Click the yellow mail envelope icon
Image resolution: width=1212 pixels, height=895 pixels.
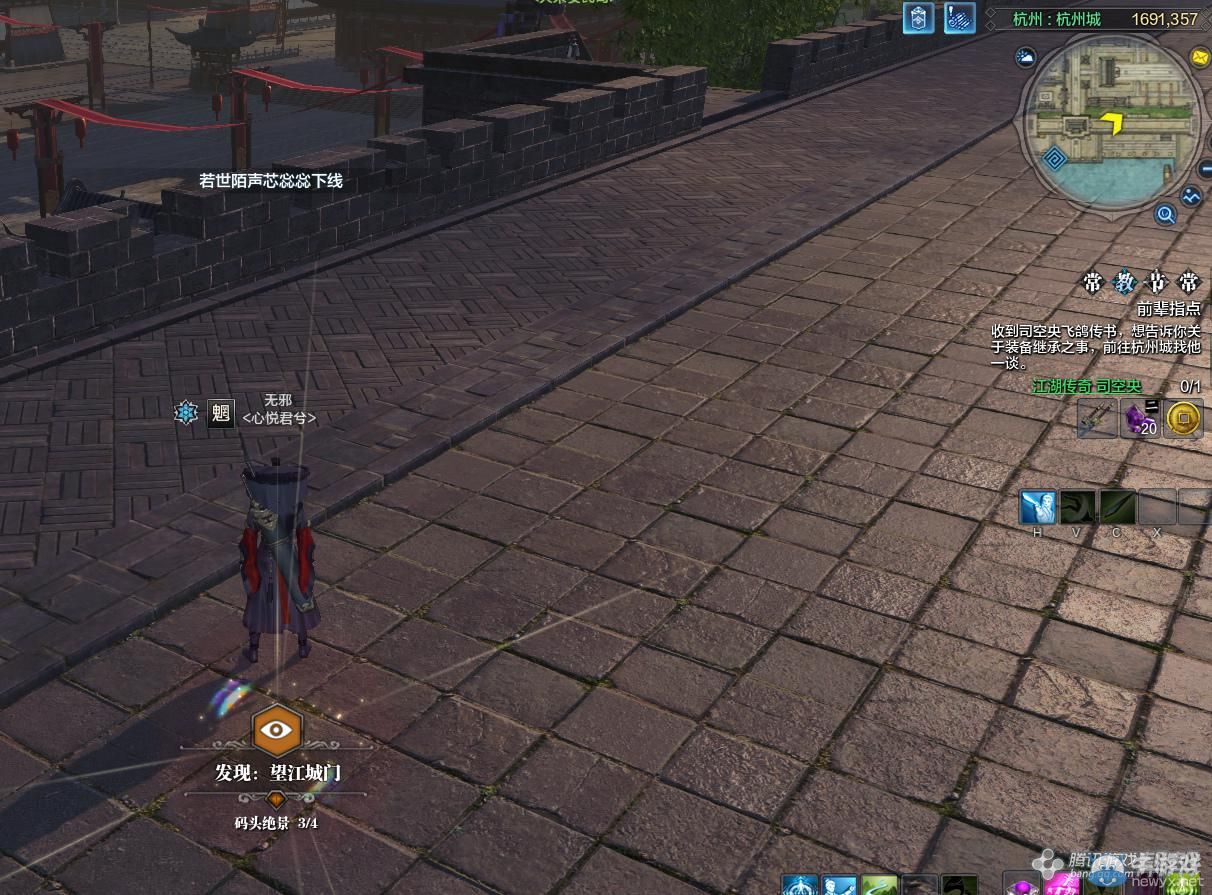[x=1199, y=57]
